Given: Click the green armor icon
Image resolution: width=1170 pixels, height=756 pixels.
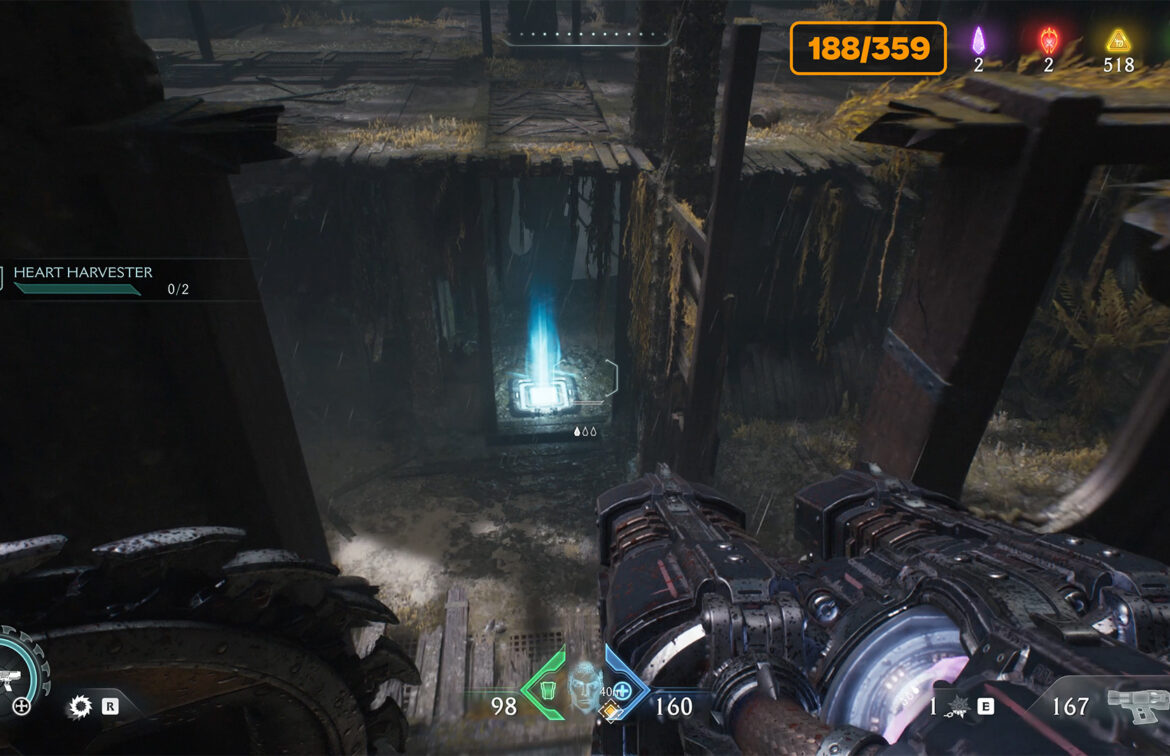Looking at the screenshot, I should coord(547,690).
